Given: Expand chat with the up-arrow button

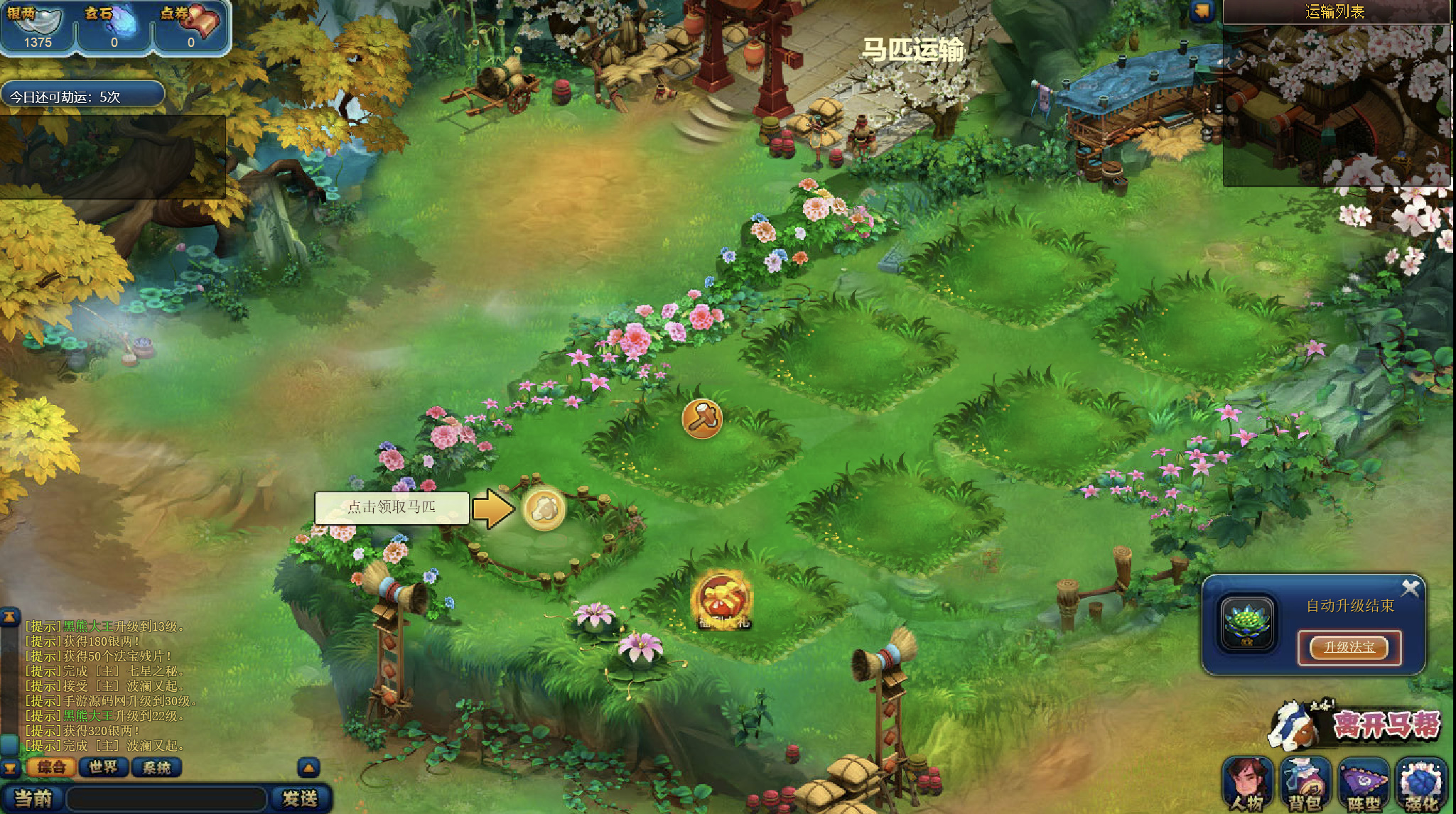Looking at the screenshot, I should [308, 767].
